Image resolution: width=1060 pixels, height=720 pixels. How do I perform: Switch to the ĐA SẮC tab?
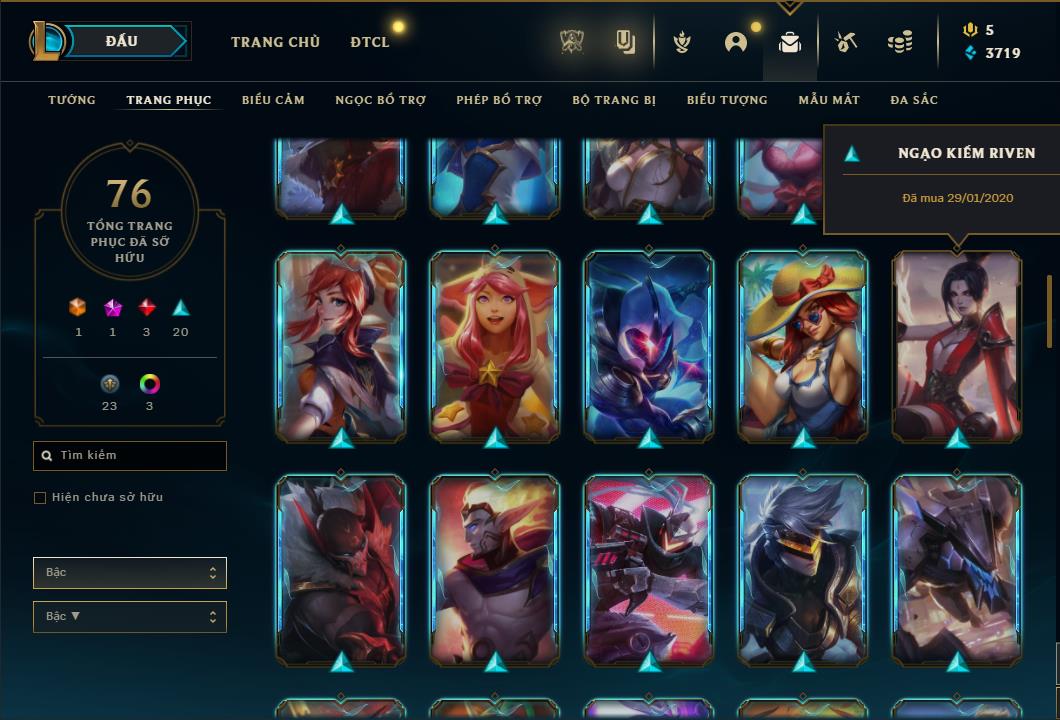click(x=914, y=100)
